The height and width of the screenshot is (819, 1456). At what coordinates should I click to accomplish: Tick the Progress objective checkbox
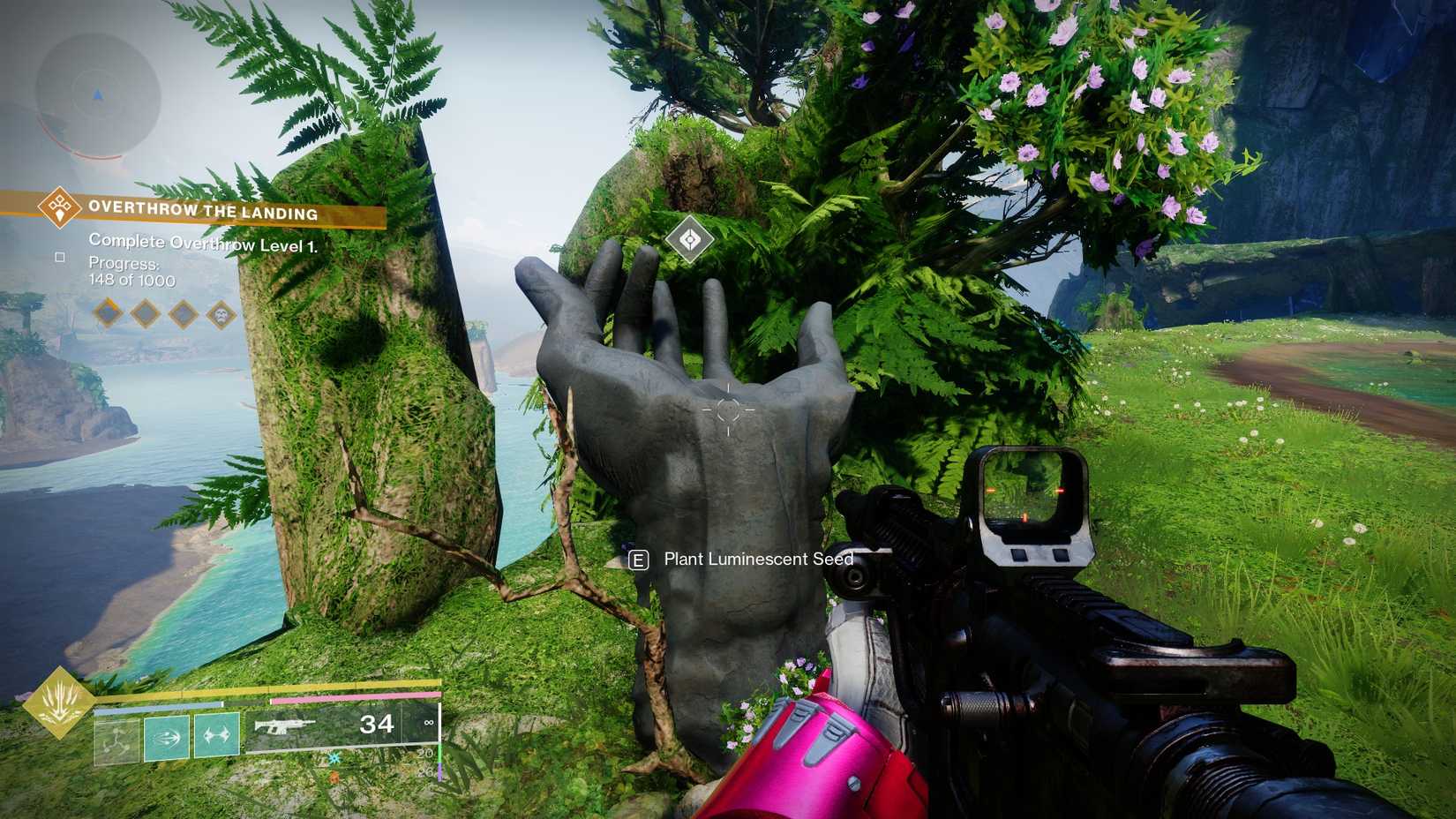coord(59,257)
